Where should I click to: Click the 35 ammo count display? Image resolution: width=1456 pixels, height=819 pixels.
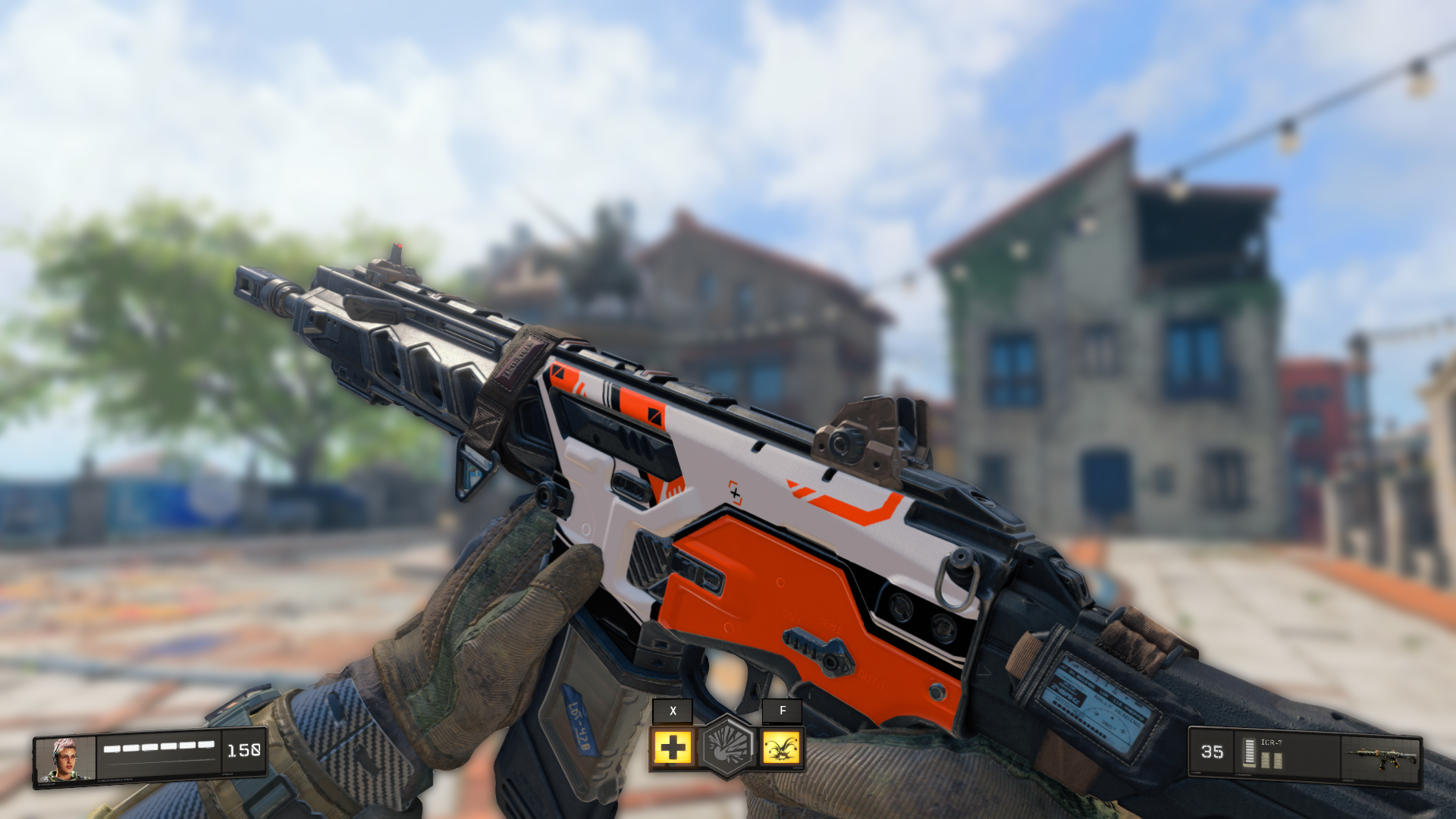tap(1212, 752)
